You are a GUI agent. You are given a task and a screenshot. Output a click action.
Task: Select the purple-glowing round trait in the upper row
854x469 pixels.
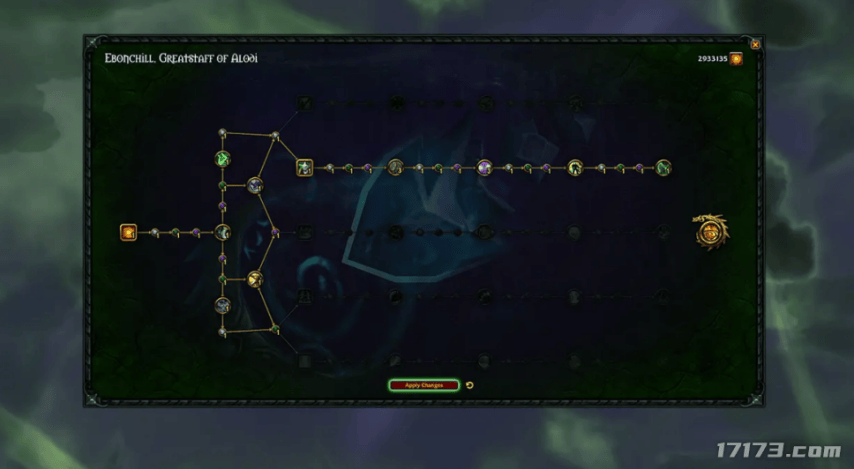pyautogui.click(x=485, y=167)
